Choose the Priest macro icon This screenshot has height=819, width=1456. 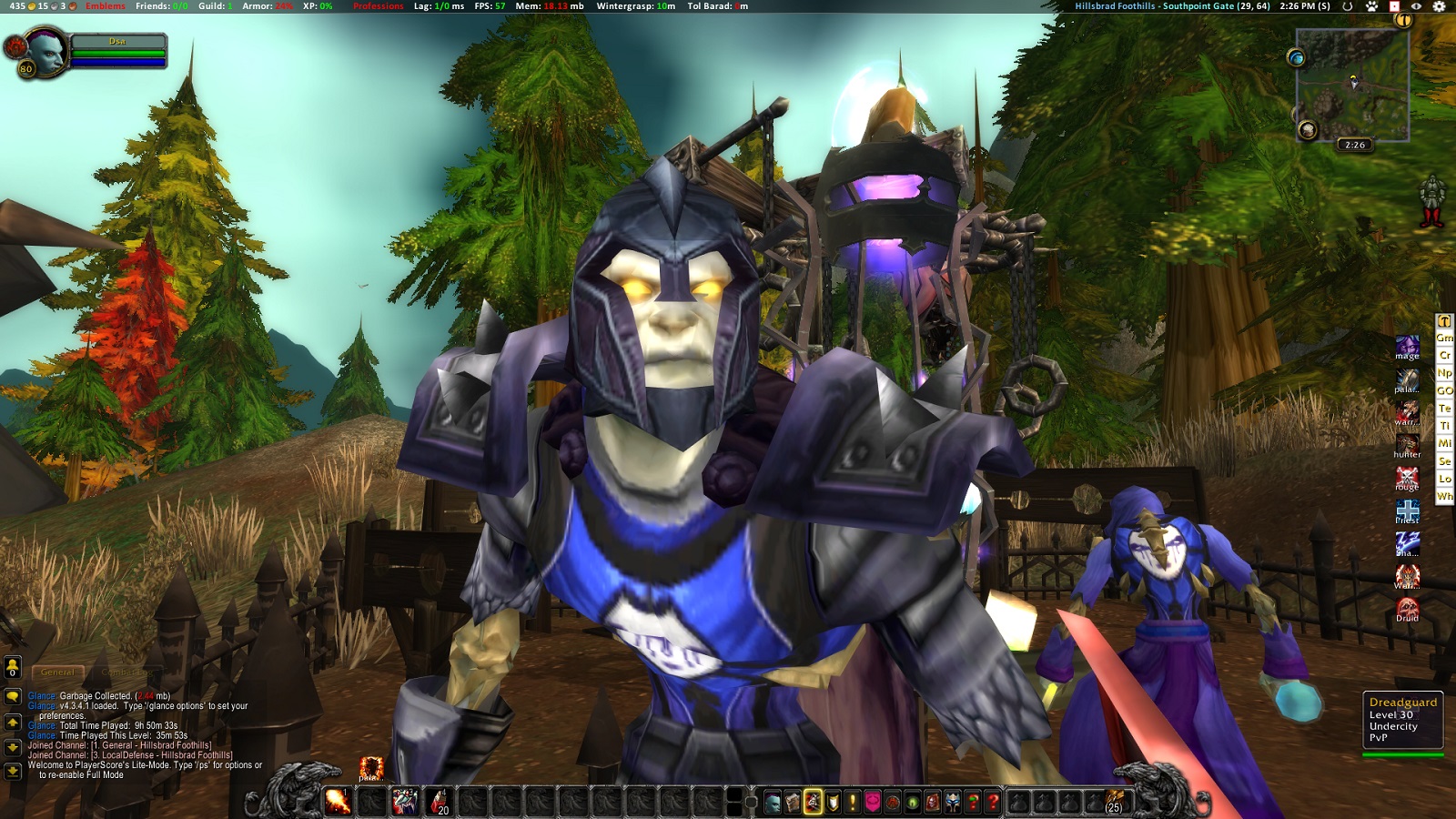pos(1407,511)
